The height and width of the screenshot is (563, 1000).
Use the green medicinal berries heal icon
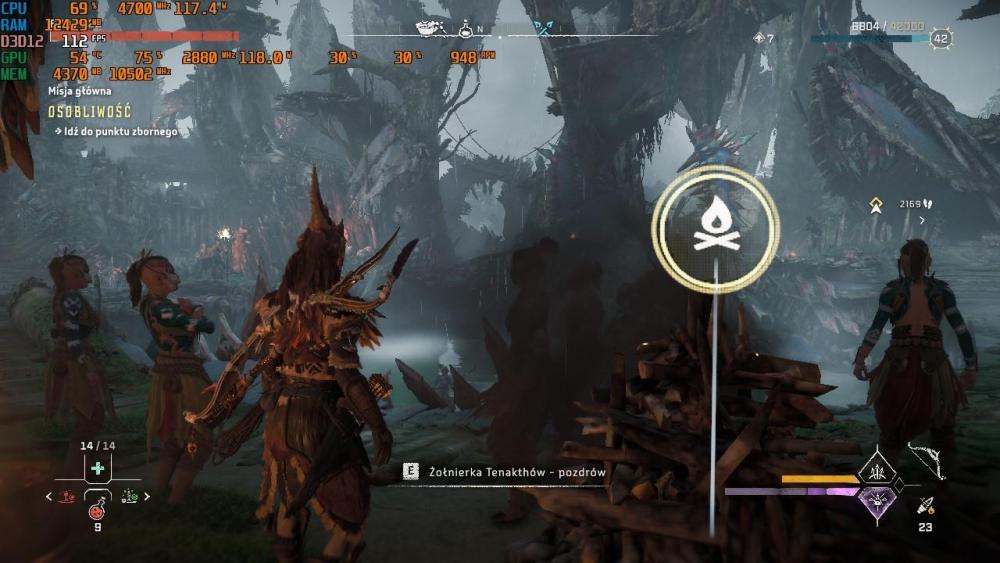97,468
